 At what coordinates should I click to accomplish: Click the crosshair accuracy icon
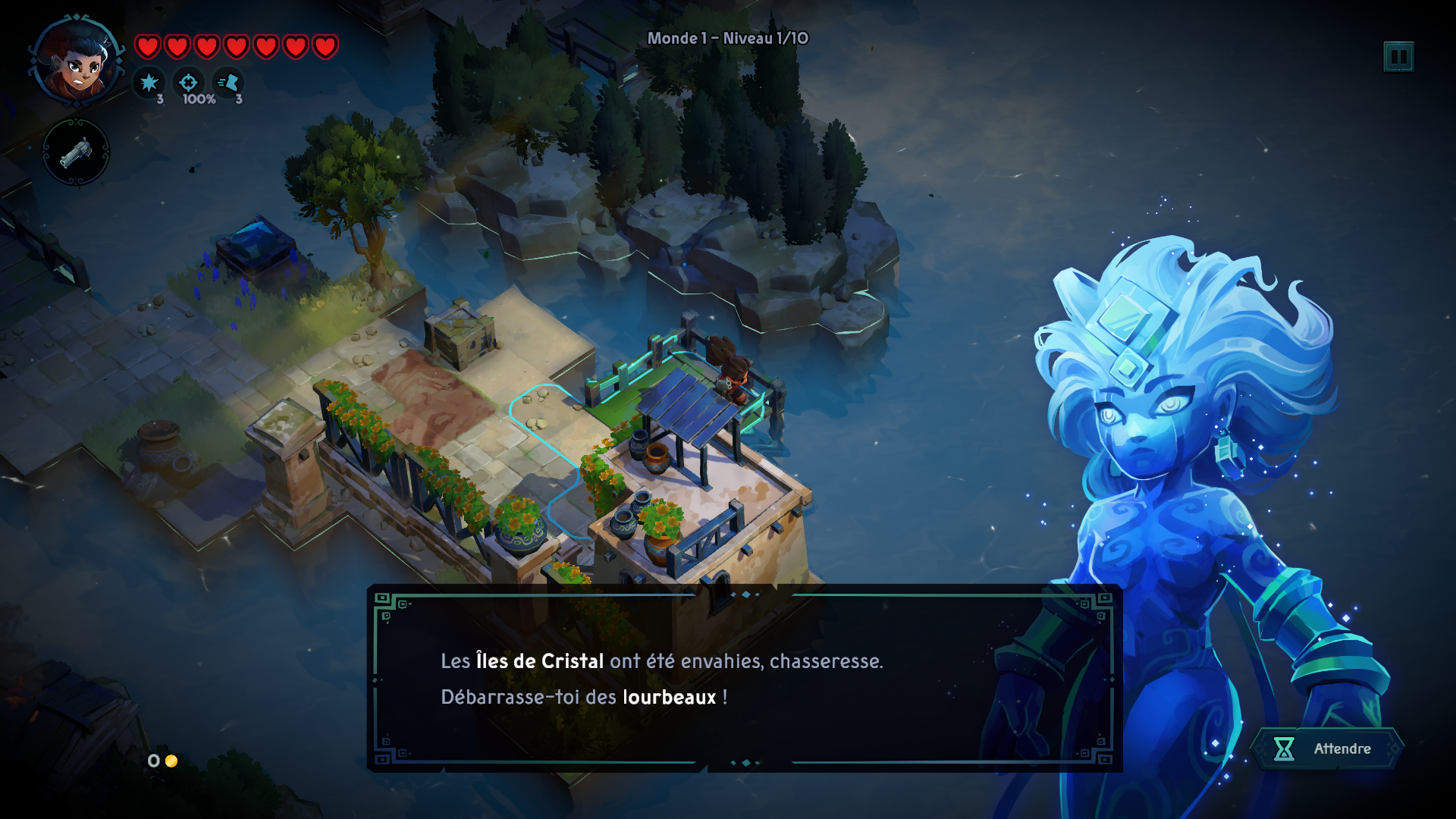[x=189, y=83]
